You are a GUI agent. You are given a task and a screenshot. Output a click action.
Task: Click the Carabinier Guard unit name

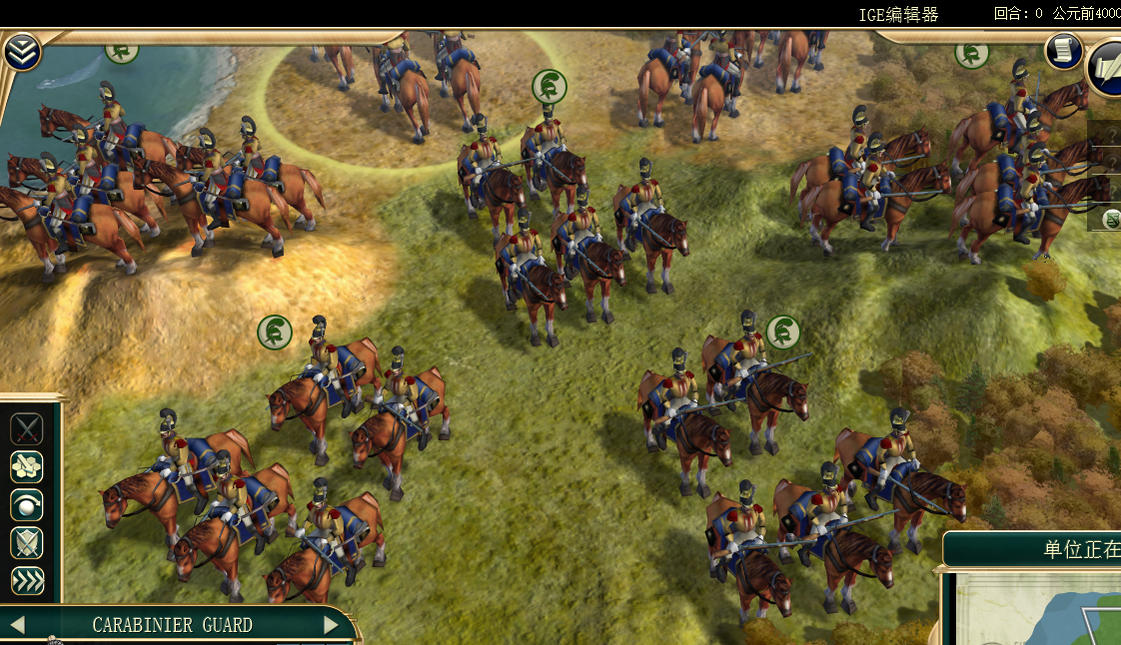pyautogui.click(x=172, y=625)
